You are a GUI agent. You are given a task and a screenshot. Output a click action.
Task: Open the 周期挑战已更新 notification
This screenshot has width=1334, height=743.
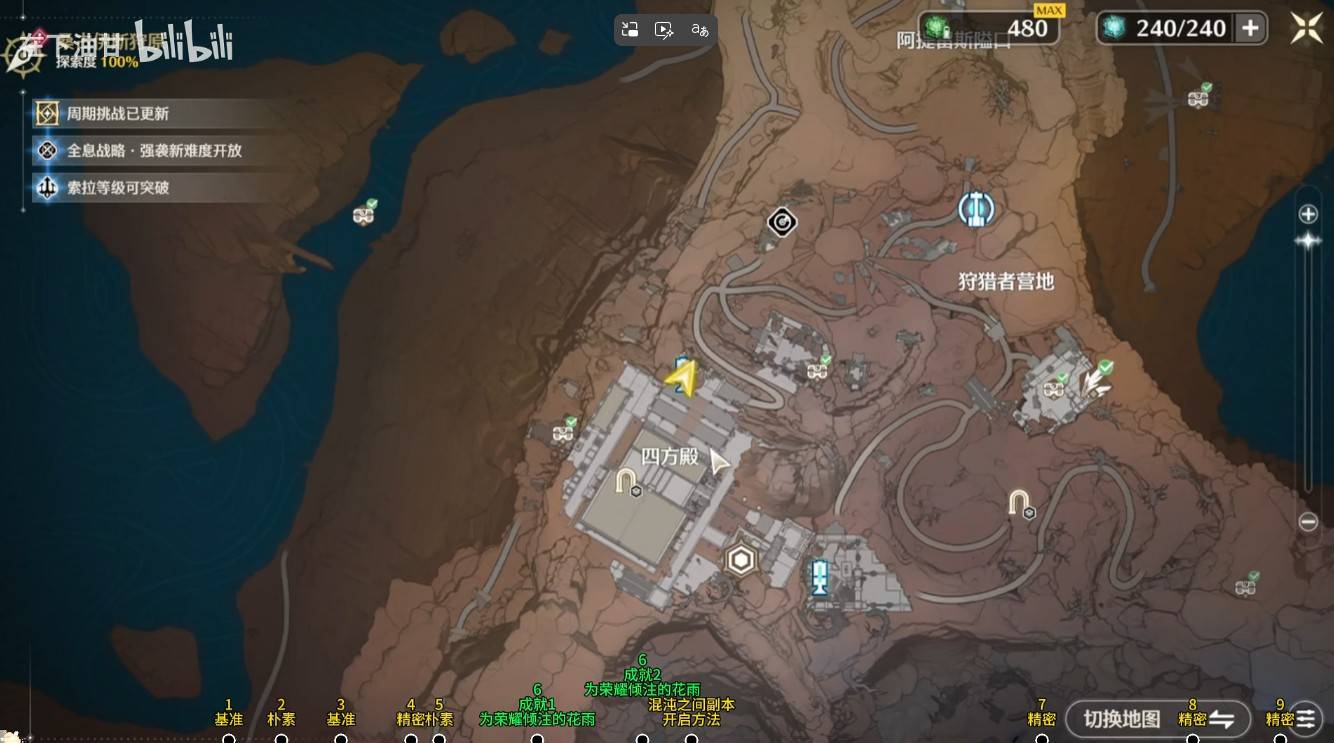point(118,114)
